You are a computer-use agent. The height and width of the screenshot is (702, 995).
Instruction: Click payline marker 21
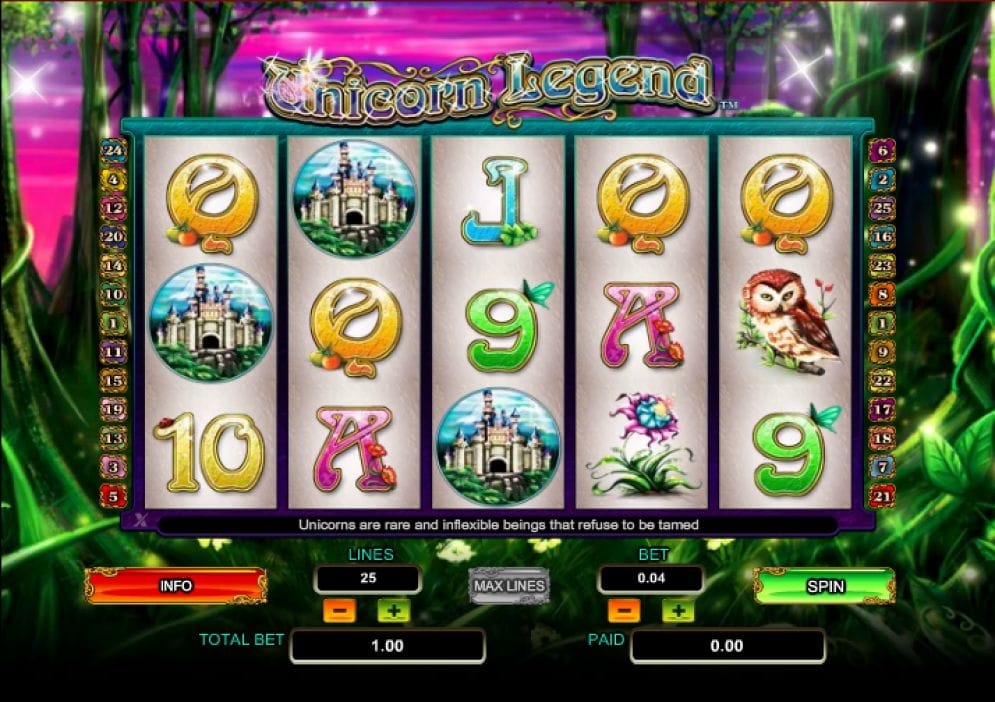(882, 495)
